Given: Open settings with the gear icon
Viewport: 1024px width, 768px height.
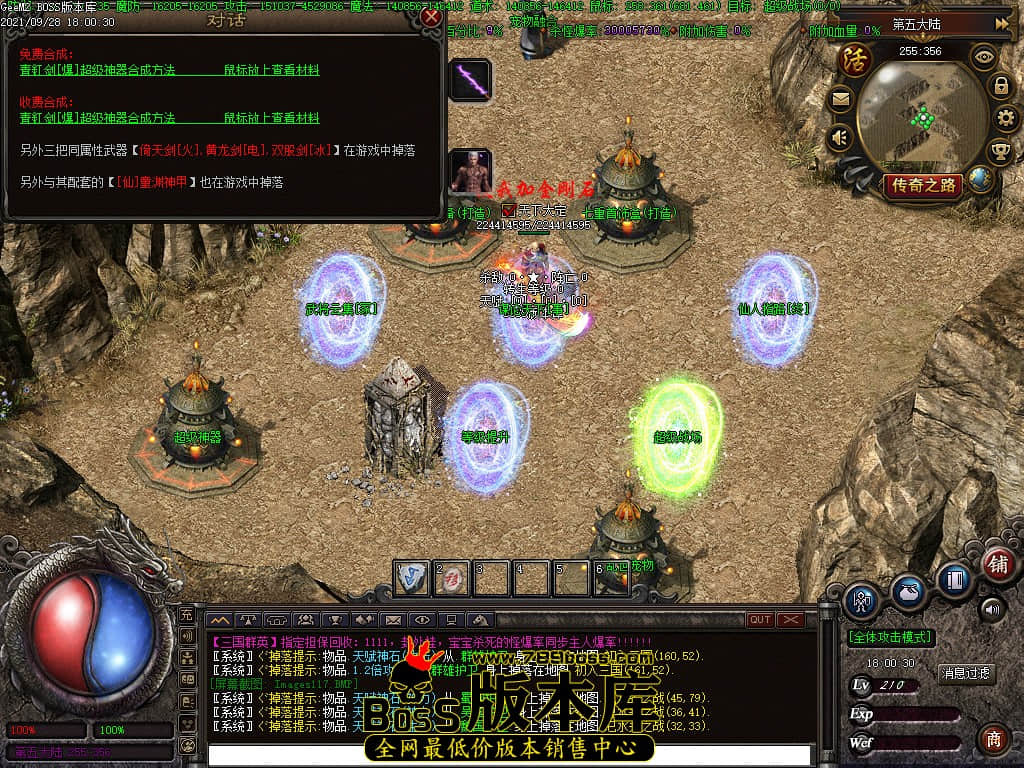Looking at the screenshot, I should pos(1007,119).
